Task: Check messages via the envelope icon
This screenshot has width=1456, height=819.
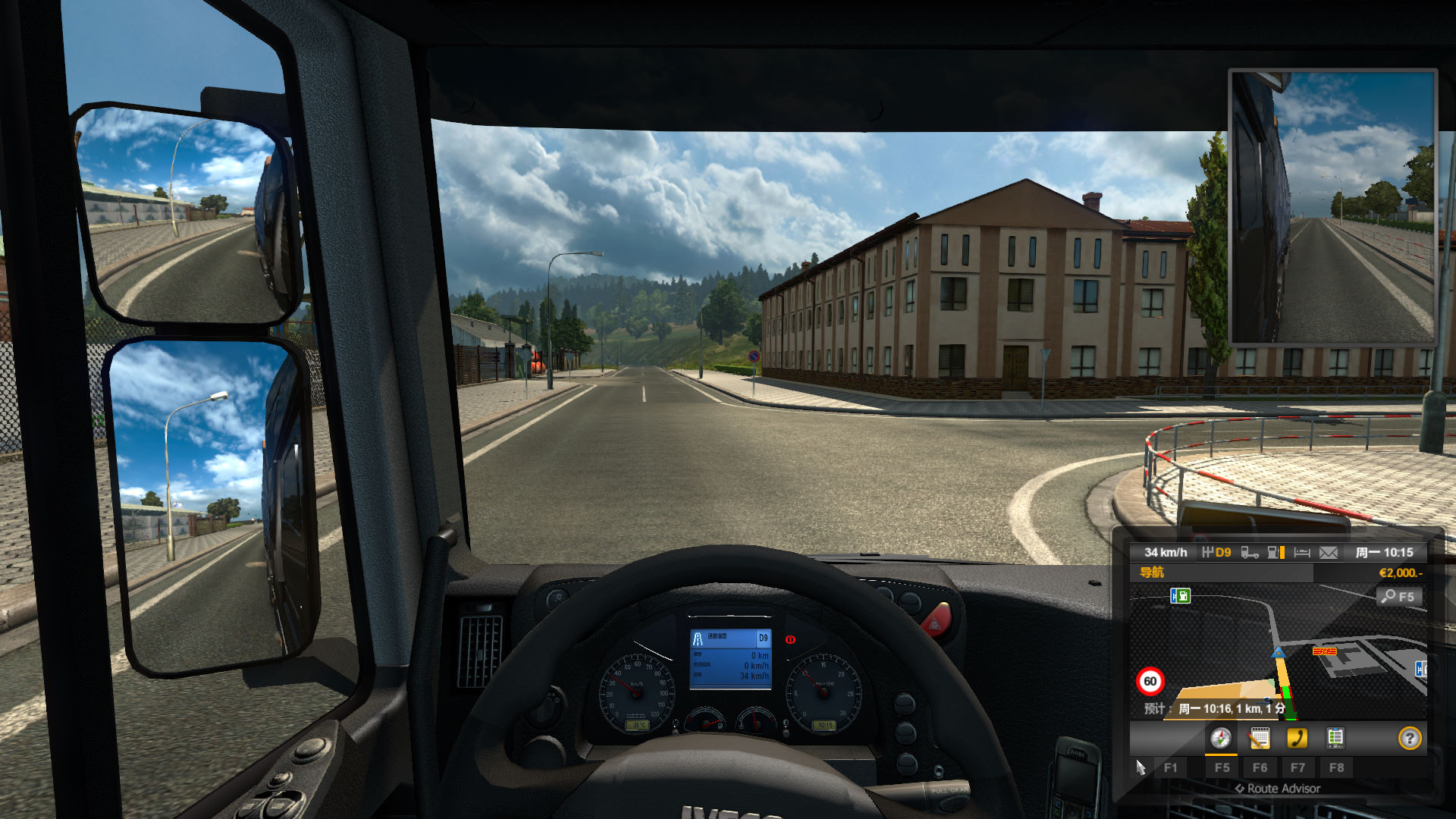Action: coord(1329,553)
